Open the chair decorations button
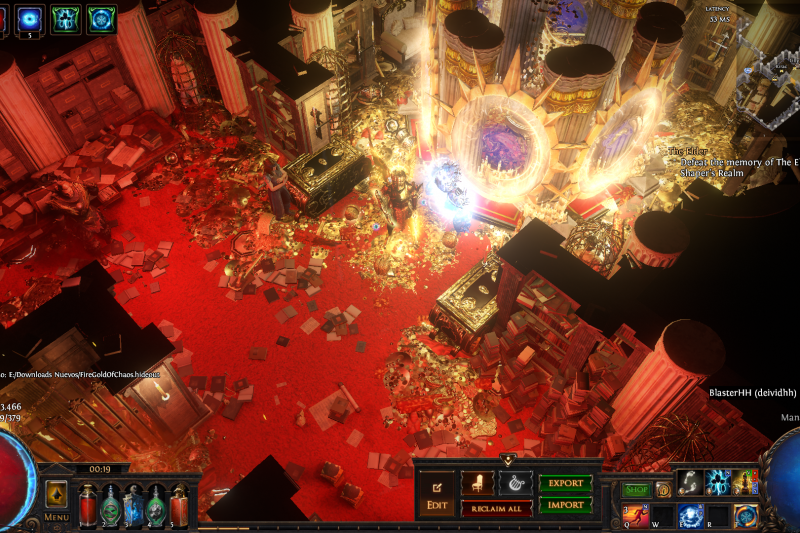The height and width of the screenshot is (533, 800). 477,484
